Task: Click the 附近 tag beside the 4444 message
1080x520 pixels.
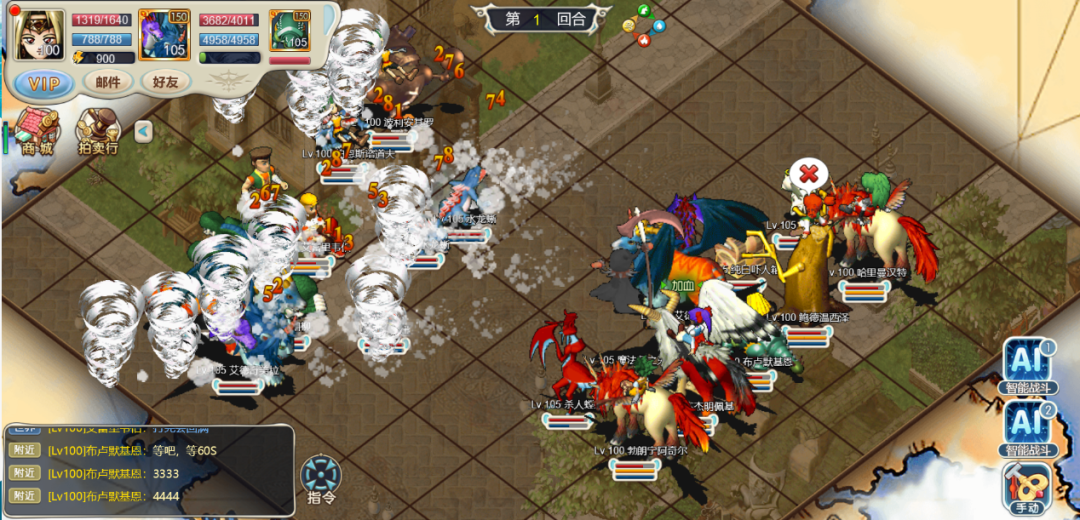Action: (25, 496)
